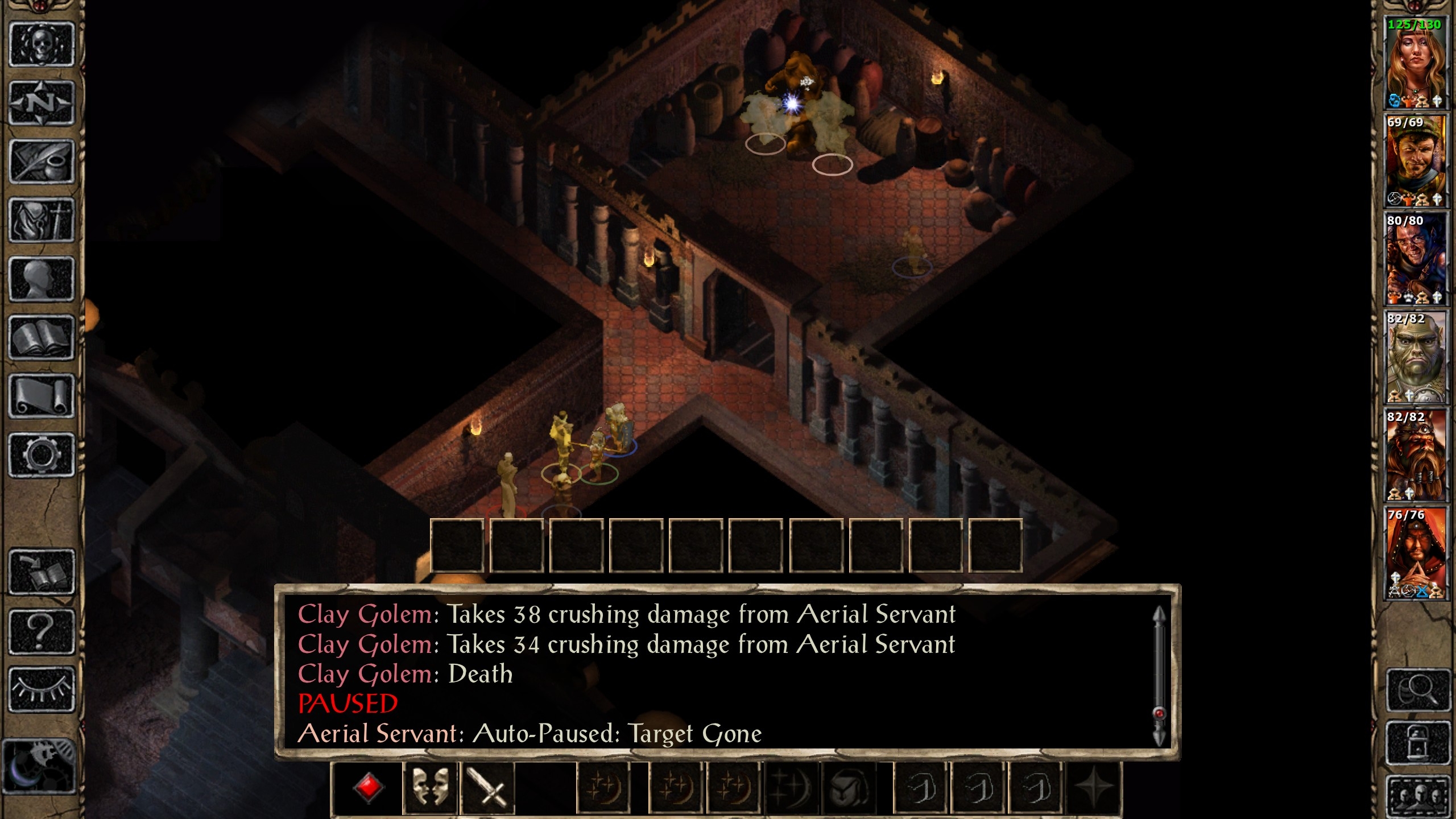The image size is (1456, 819).
Task: Toggle the closed-eye hide interface button
Action: click(42, 690)
